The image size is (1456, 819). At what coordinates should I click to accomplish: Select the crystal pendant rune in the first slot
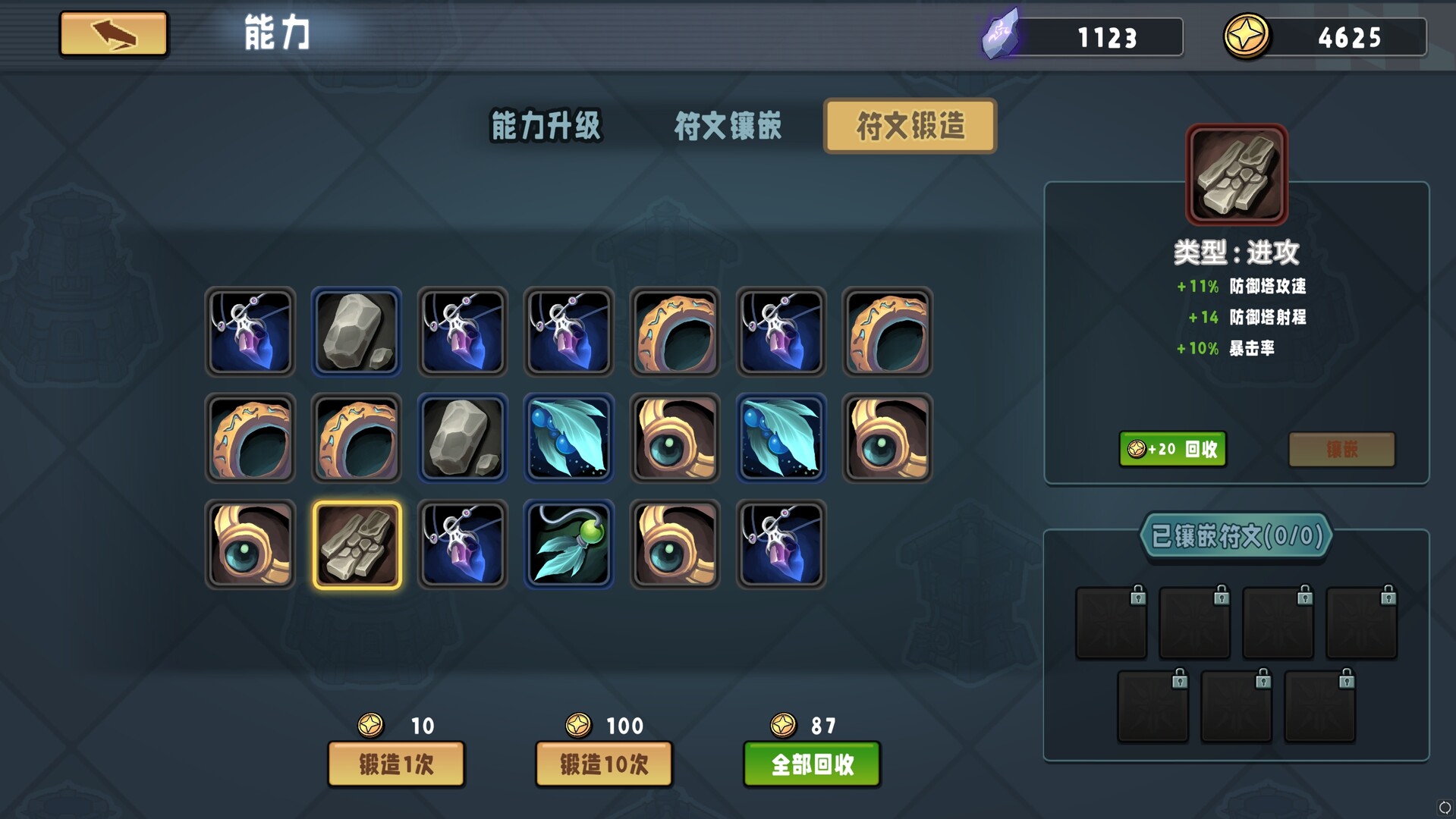coord(250,332)
